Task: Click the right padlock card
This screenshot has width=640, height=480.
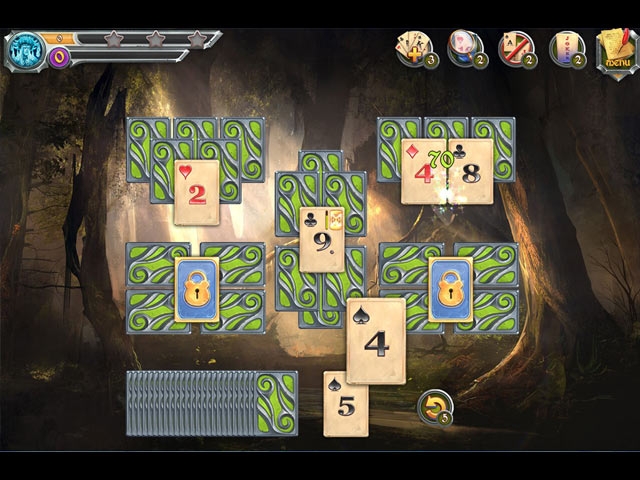Action: click(x=450, y=290)
